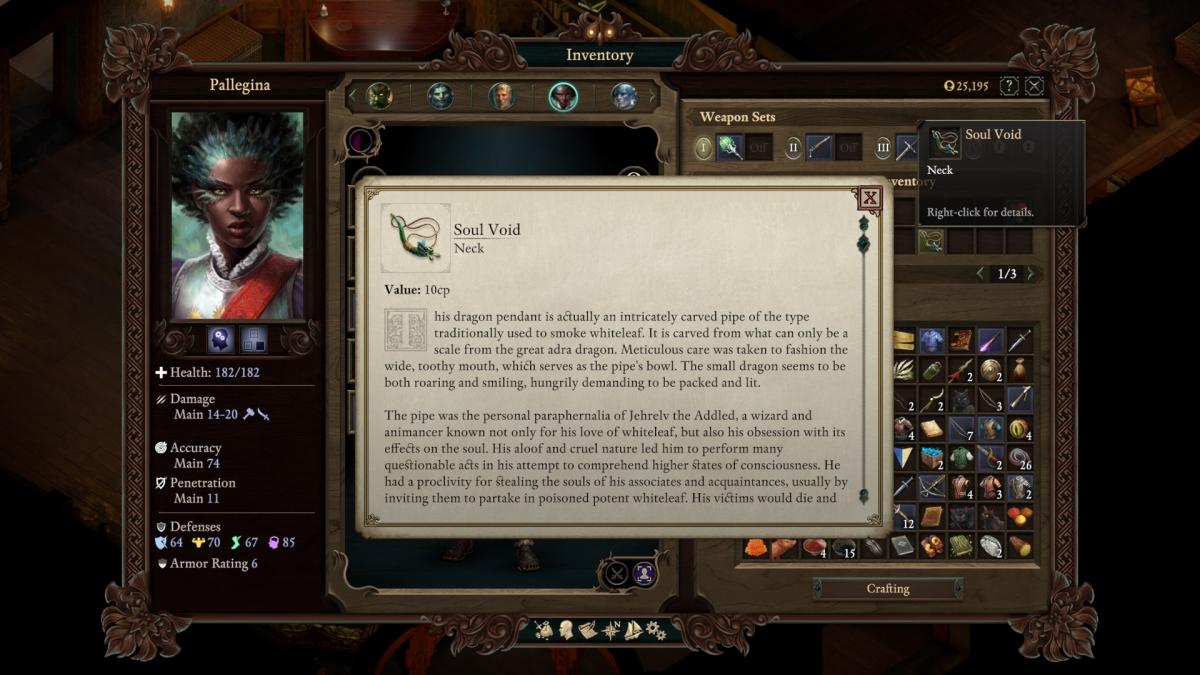Select the blue armor inventory item
The image size is (1200, 675).
[932, 340]
